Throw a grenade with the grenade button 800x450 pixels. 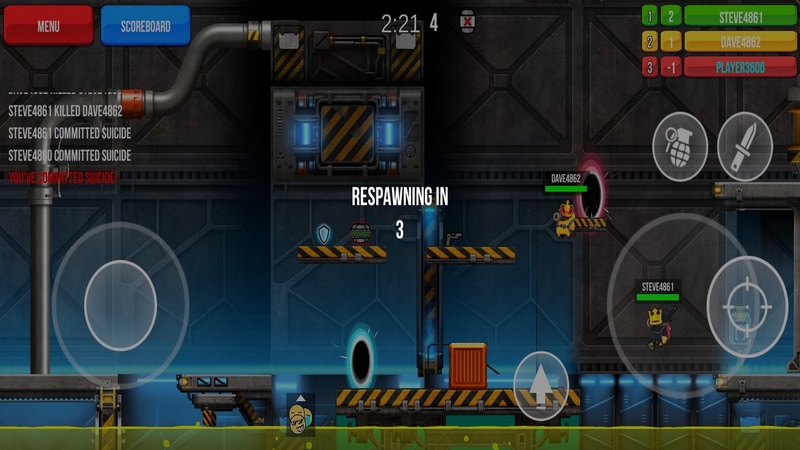point(680,147)
